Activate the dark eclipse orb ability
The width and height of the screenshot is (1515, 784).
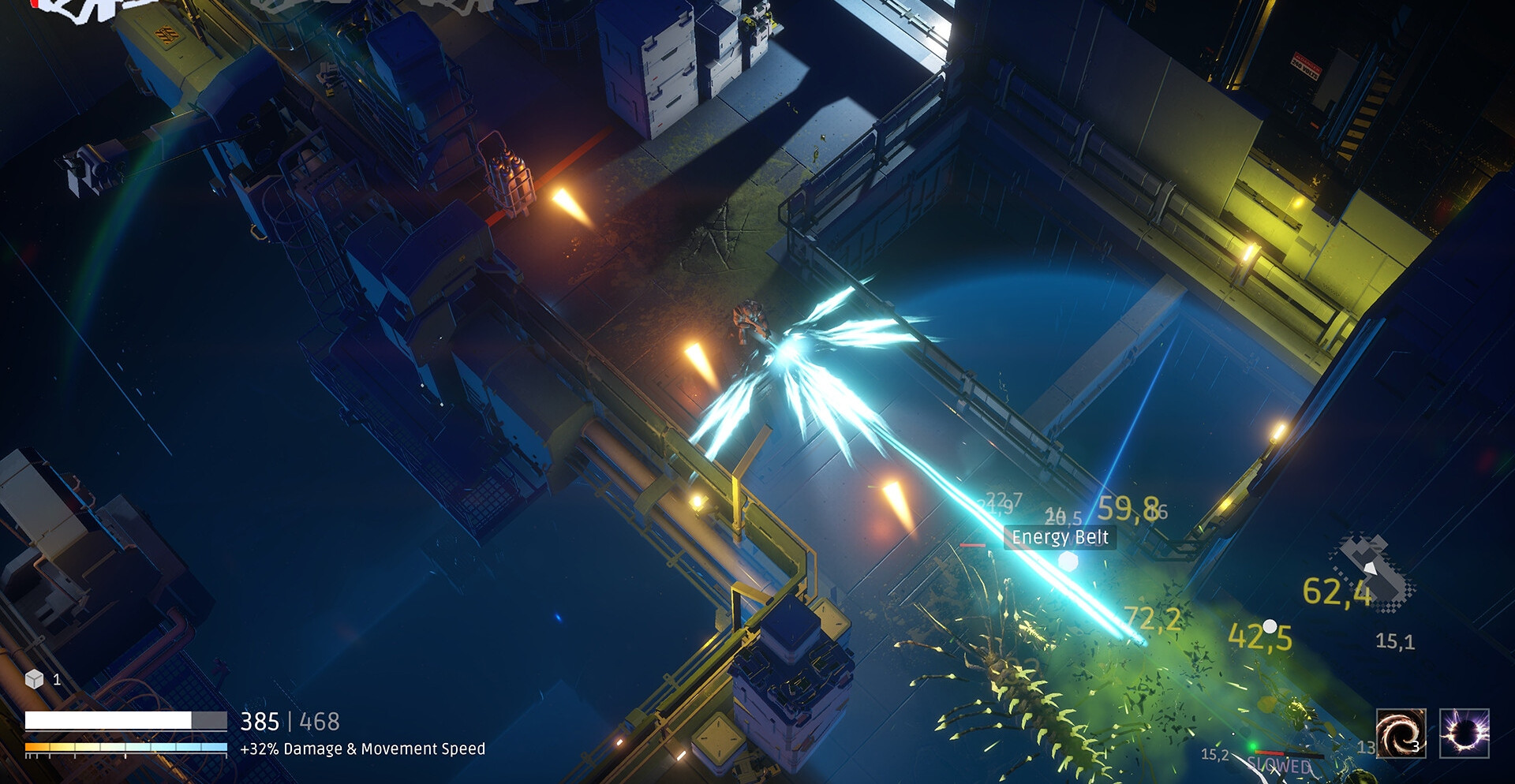(x=1464, y=733)
